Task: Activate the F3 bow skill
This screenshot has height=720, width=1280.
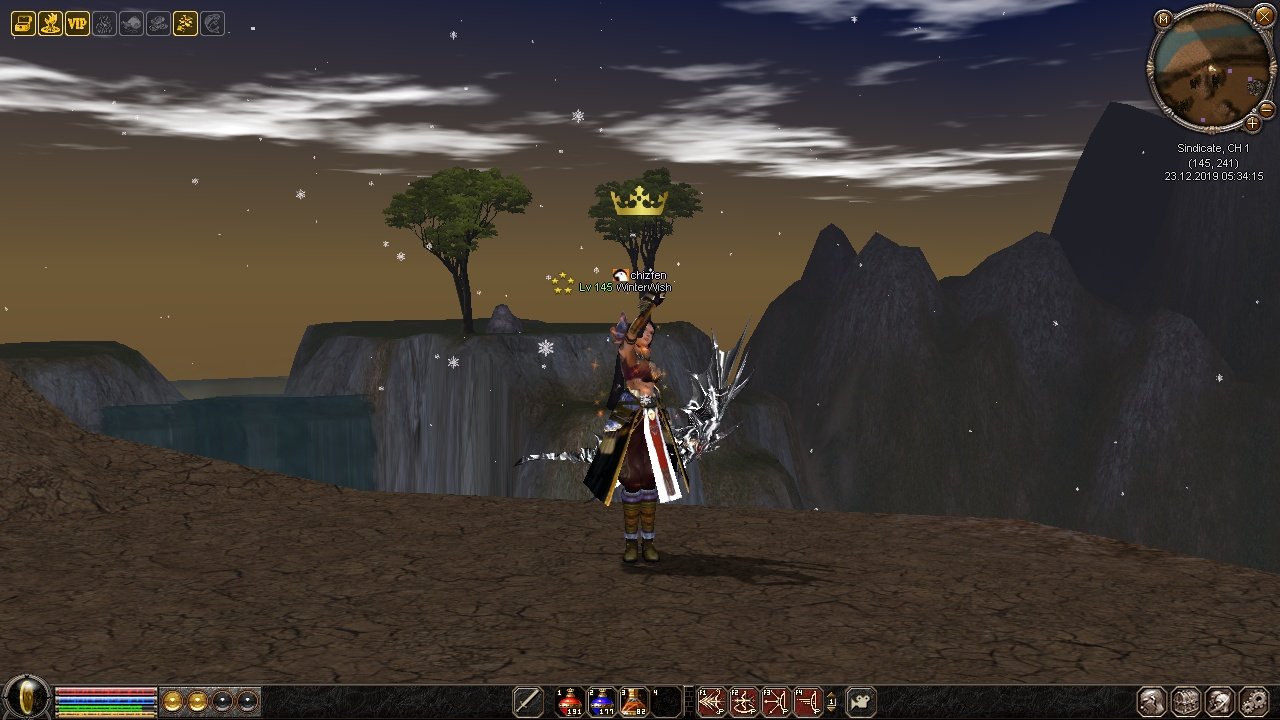Action: 775,702
